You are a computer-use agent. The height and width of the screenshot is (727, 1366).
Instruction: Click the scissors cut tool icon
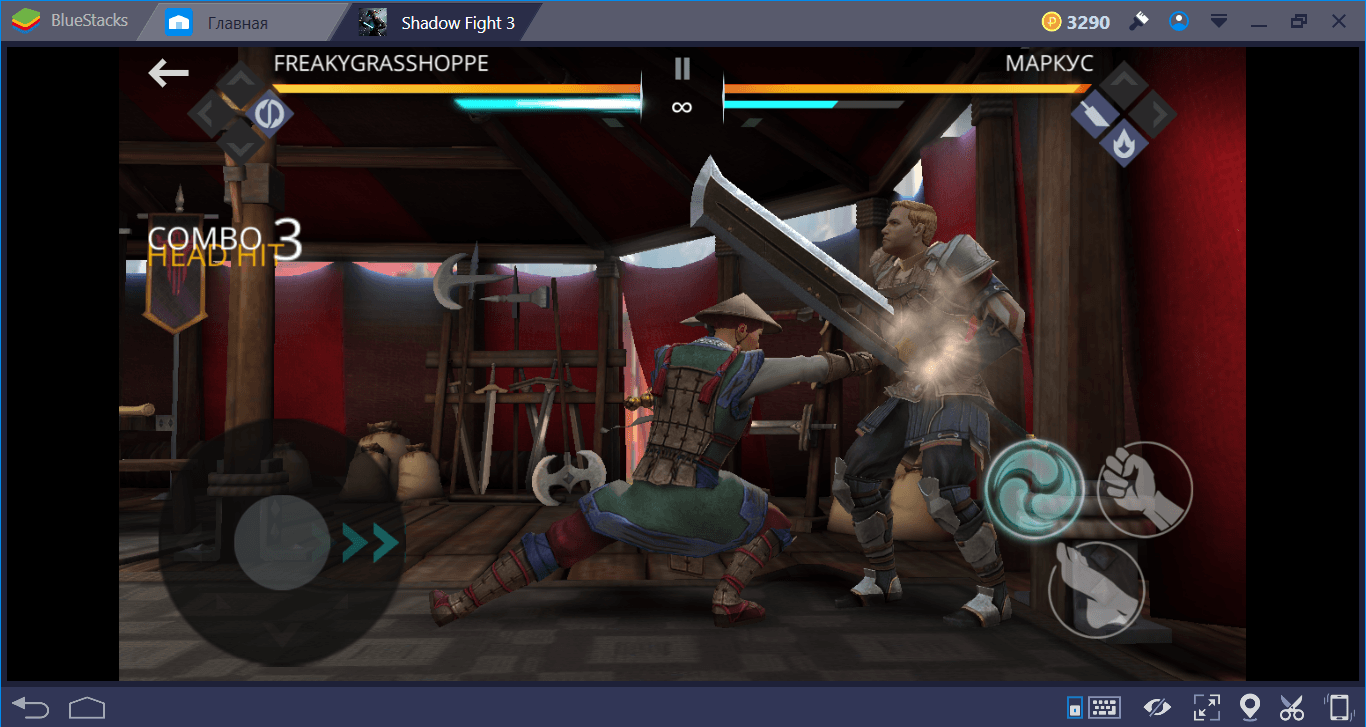1292,706
